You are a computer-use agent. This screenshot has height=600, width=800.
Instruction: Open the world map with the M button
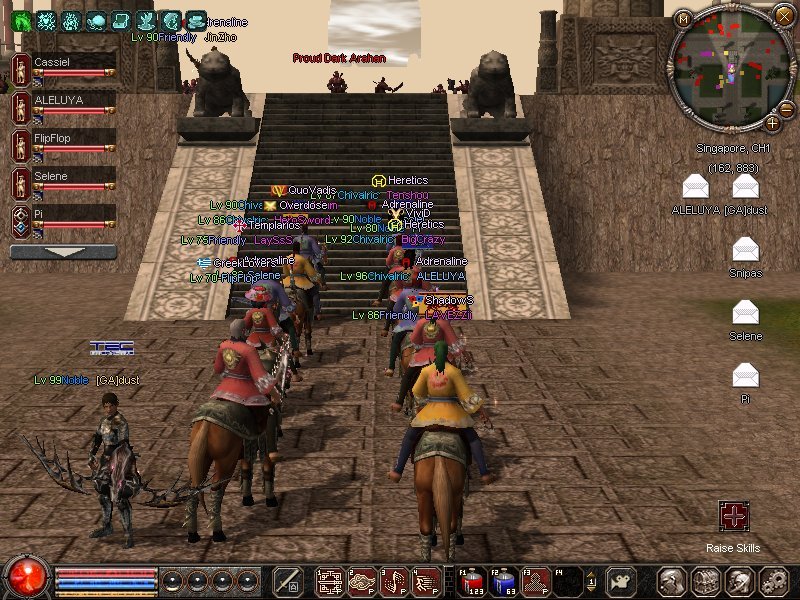tap(683, 17)
